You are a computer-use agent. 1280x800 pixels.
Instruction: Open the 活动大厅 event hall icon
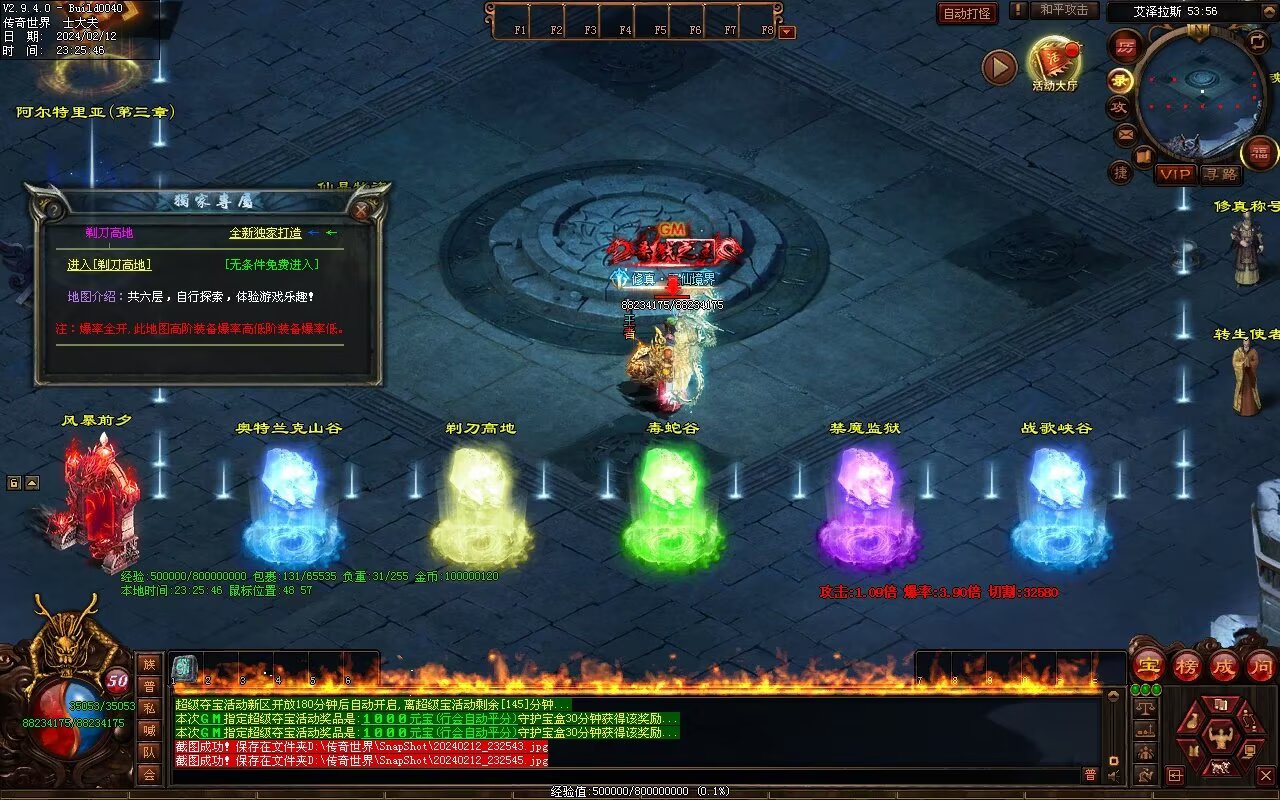[x=1054, y=62]
